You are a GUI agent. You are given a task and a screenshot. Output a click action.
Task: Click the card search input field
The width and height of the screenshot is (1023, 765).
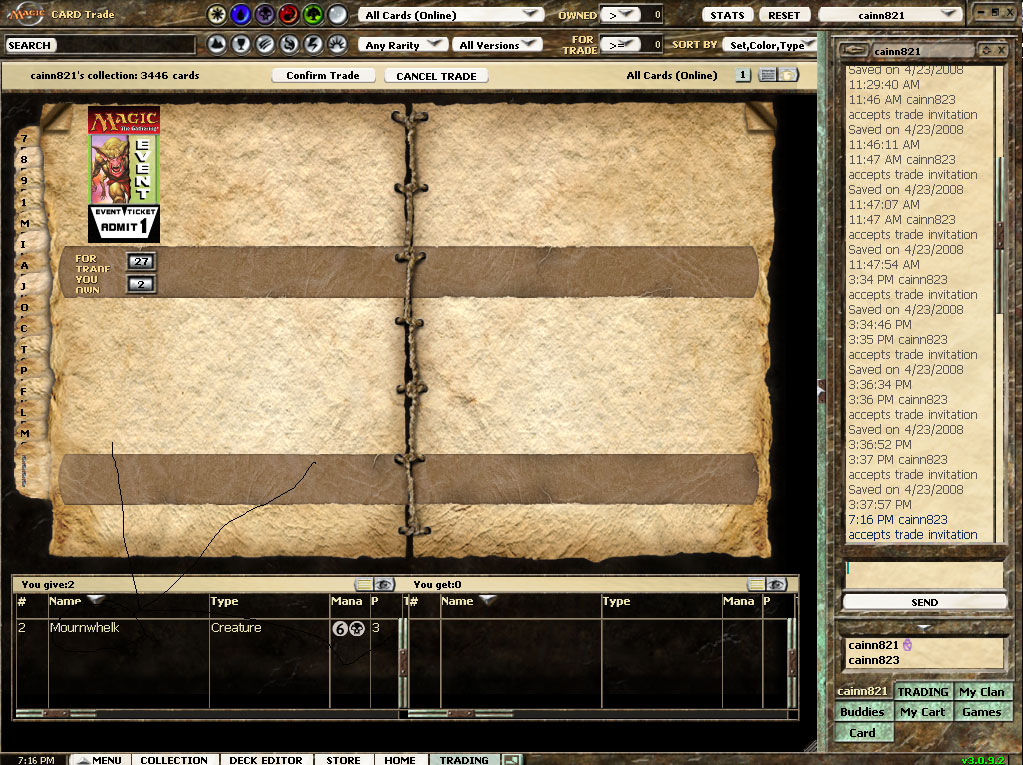pyautogui.click(x=125, y=45)
